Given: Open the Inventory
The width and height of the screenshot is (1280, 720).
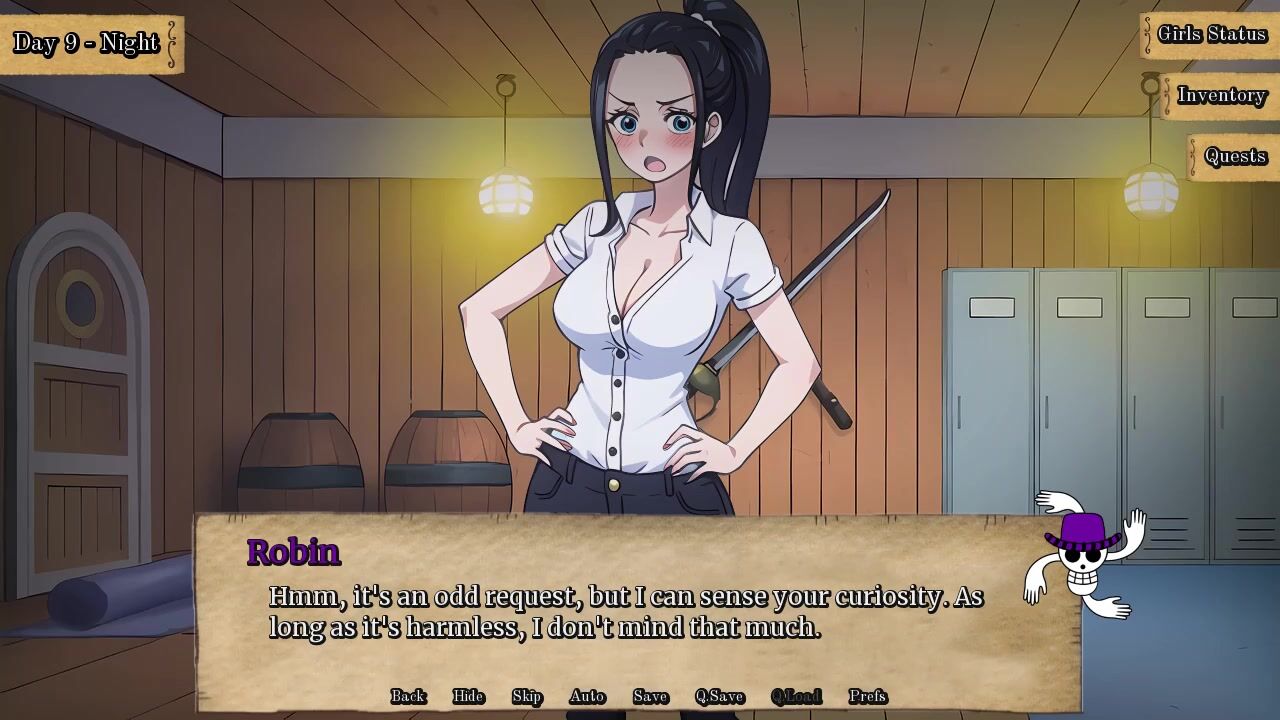Looking at the screenshot, I should (1221, 96).
